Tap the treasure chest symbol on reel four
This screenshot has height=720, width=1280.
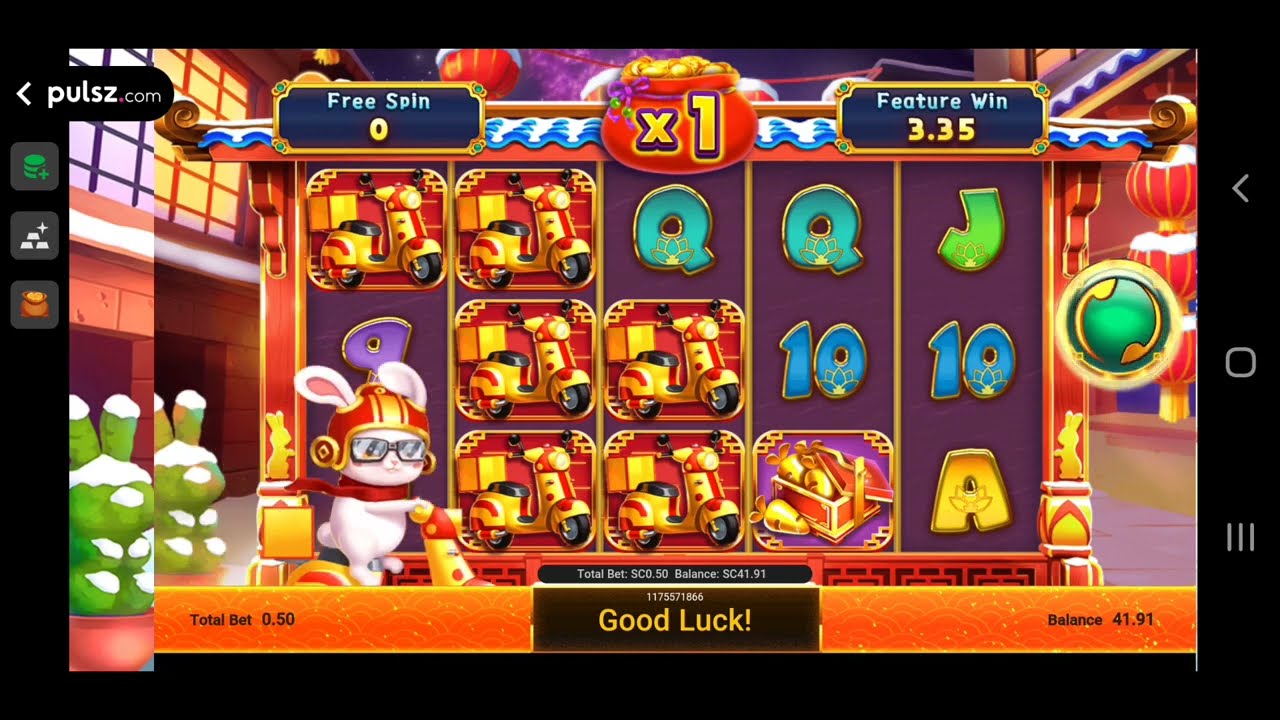pos(824,487)
